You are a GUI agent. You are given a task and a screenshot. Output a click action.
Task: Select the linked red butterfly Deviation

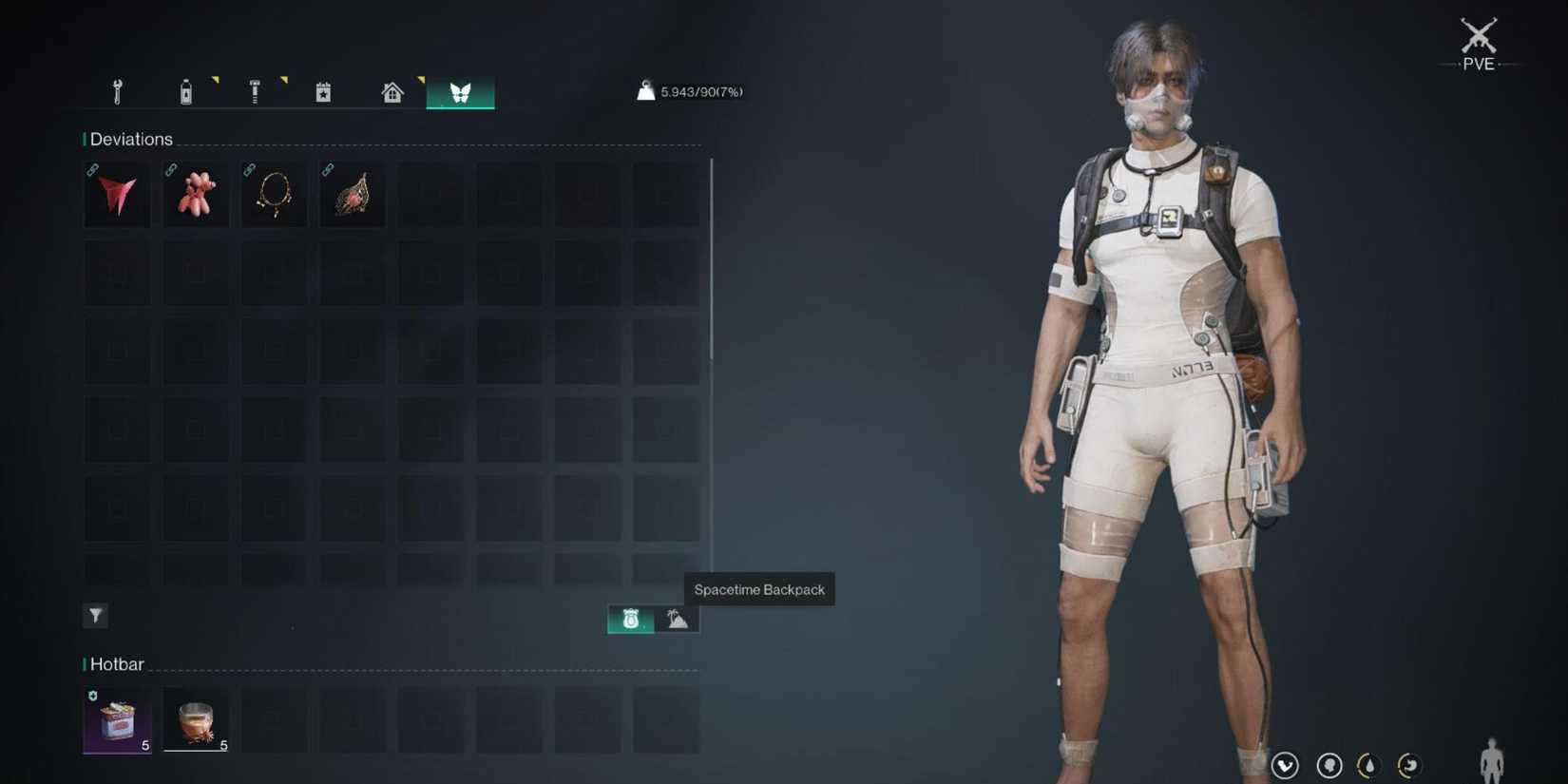[116, 194]
